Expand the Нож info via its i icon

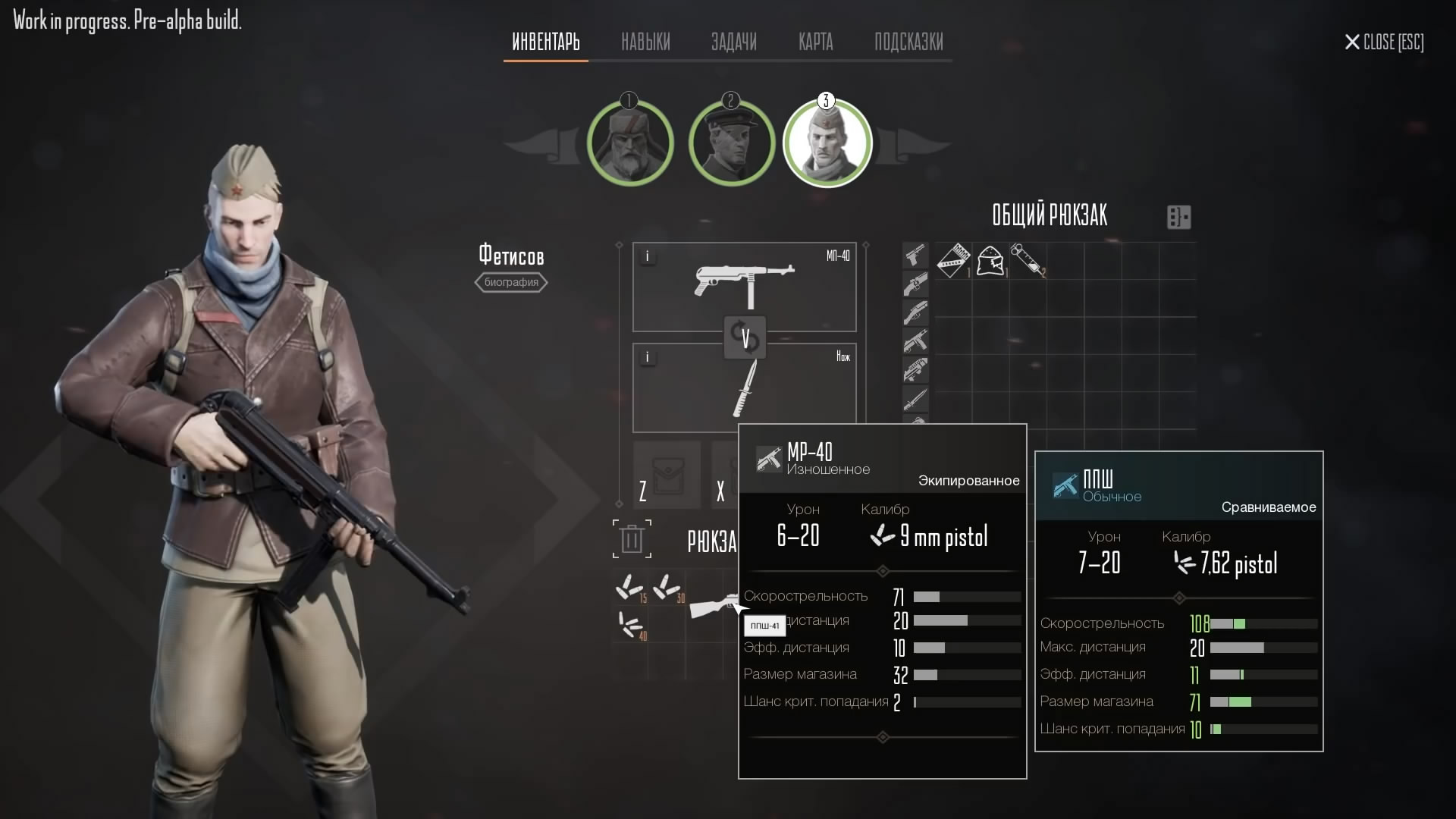pos(648,356)
